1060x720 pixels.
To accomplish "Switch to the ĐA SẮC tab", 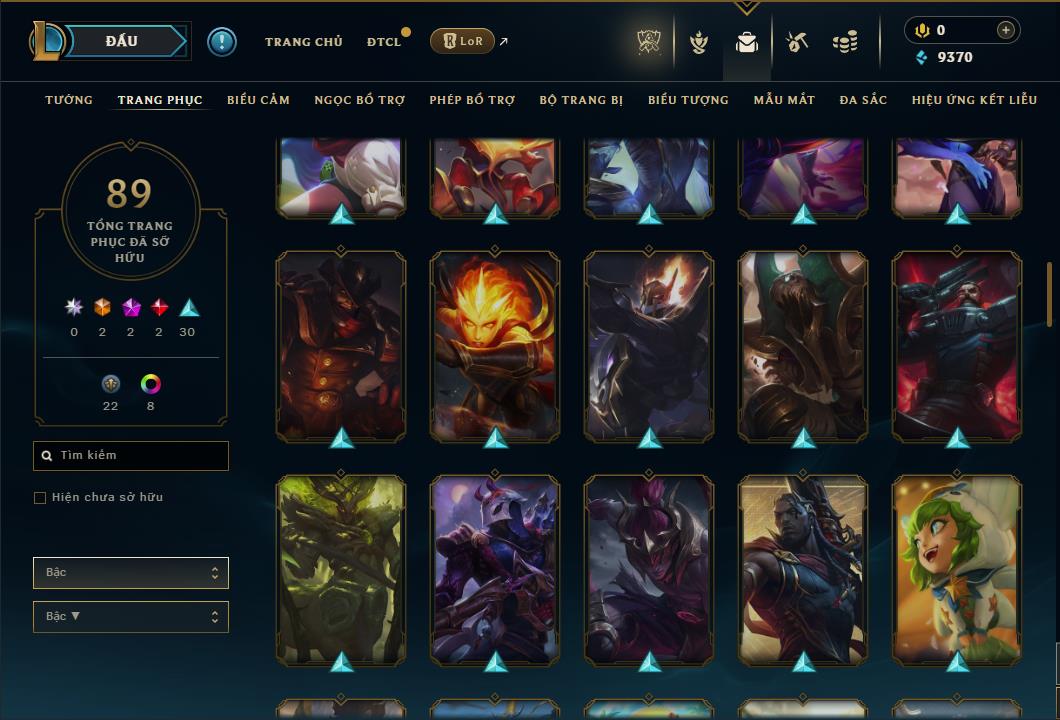I will (x=863, y=100).
